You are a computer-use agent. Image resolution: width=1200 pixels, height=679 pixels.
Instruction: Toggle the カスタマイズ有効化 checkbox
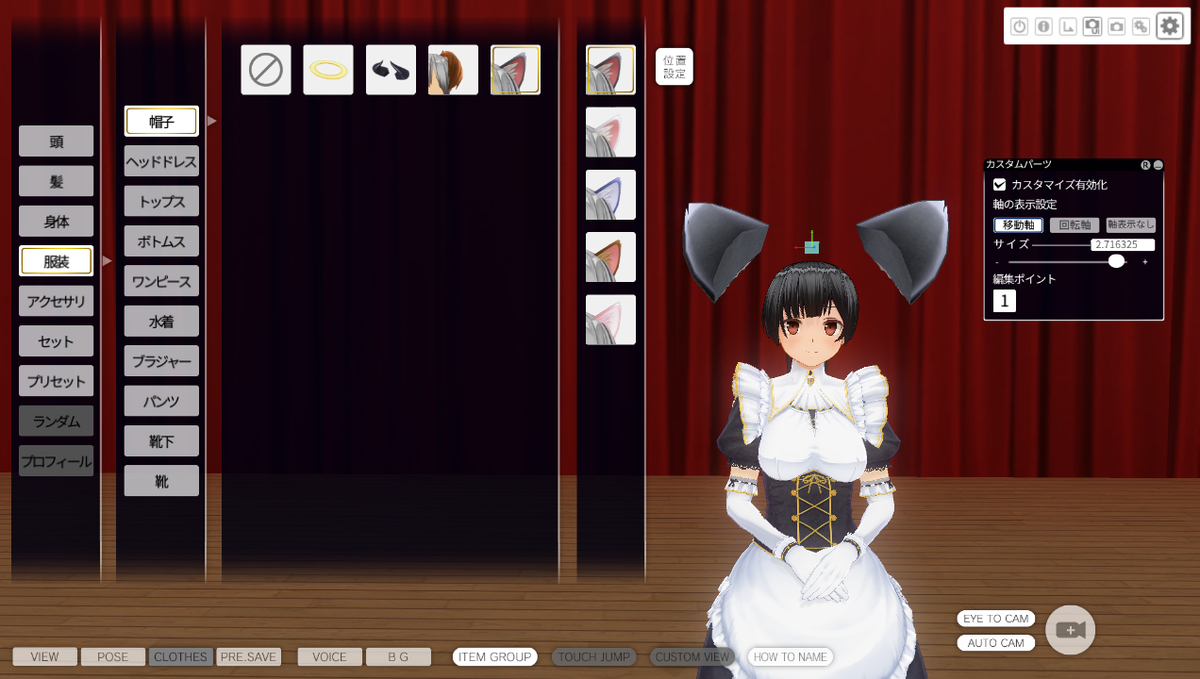tap(999, 185)
